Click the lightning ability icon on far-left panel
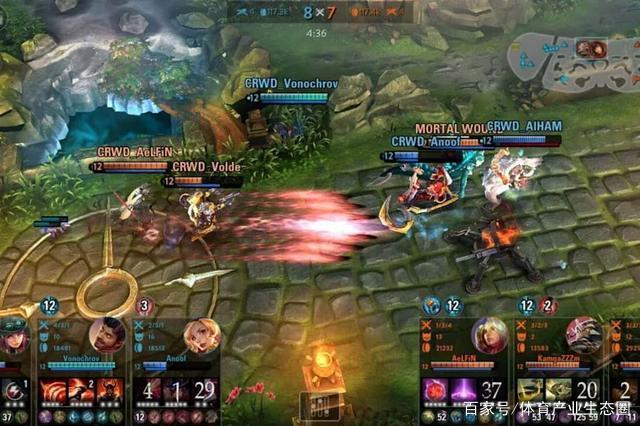The height and width of the screenshot is (426, 640). (12, 389)
